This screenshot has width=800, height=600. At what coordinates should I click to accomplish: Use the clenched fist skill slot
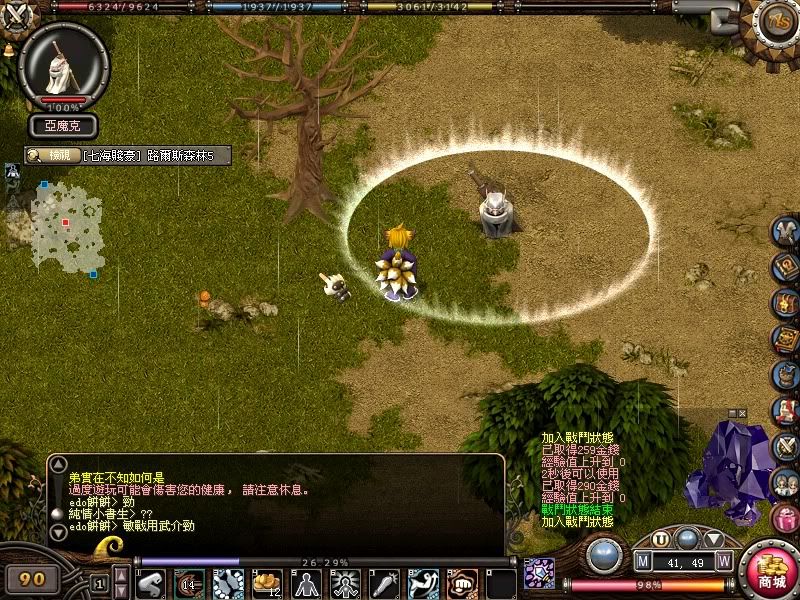(x=461, y=583)
